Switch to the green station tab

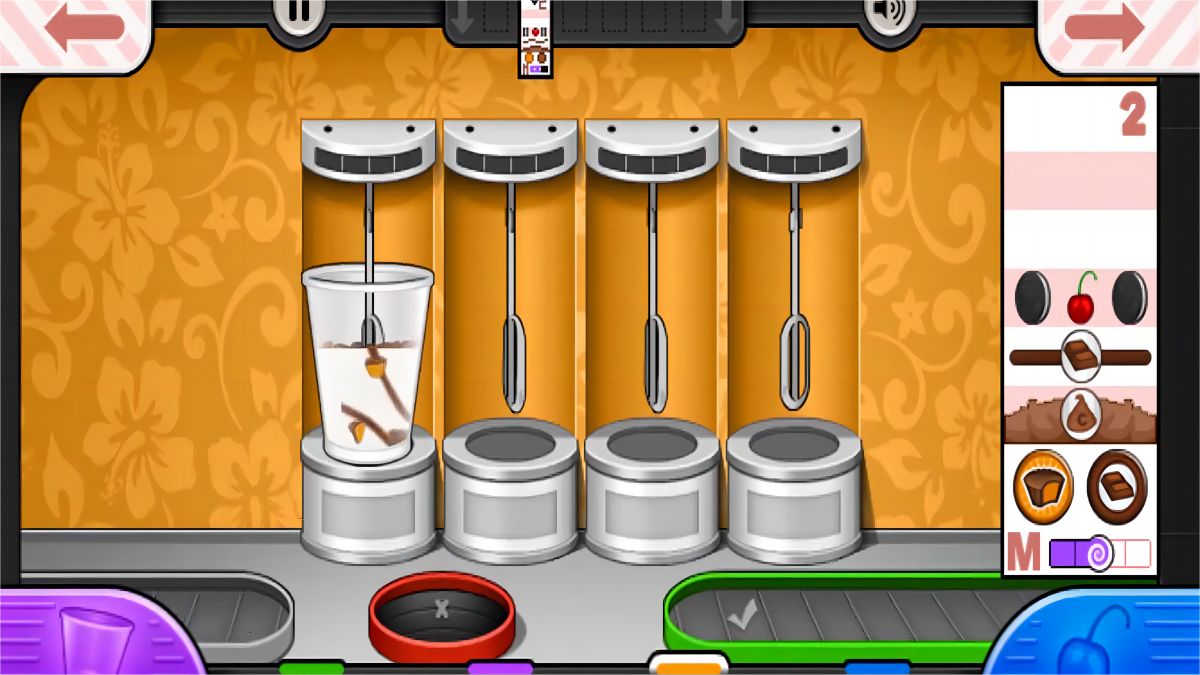[x=311, y=667]
